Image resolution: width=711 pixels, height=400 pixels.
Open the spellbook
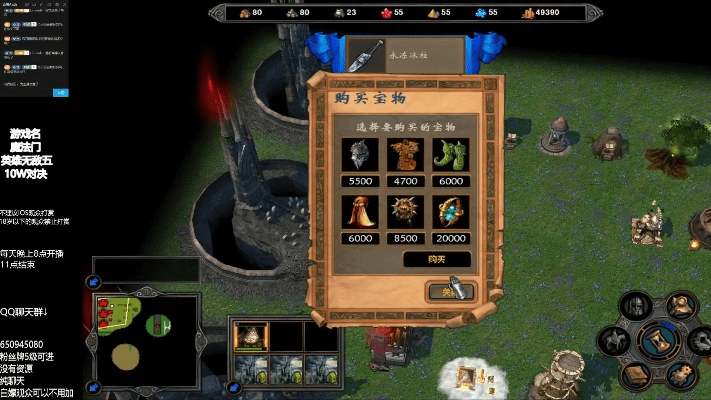point(634,375)
